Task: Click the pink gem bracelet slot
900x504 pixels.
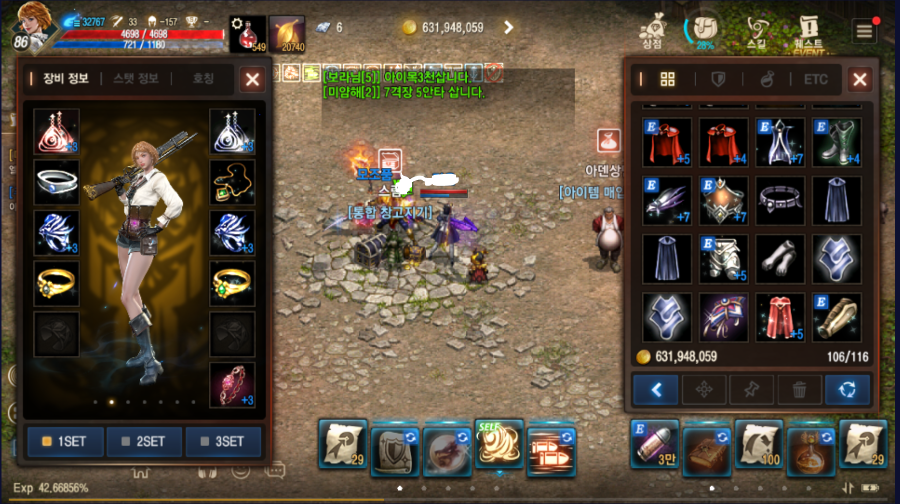Action: [232, 384]
